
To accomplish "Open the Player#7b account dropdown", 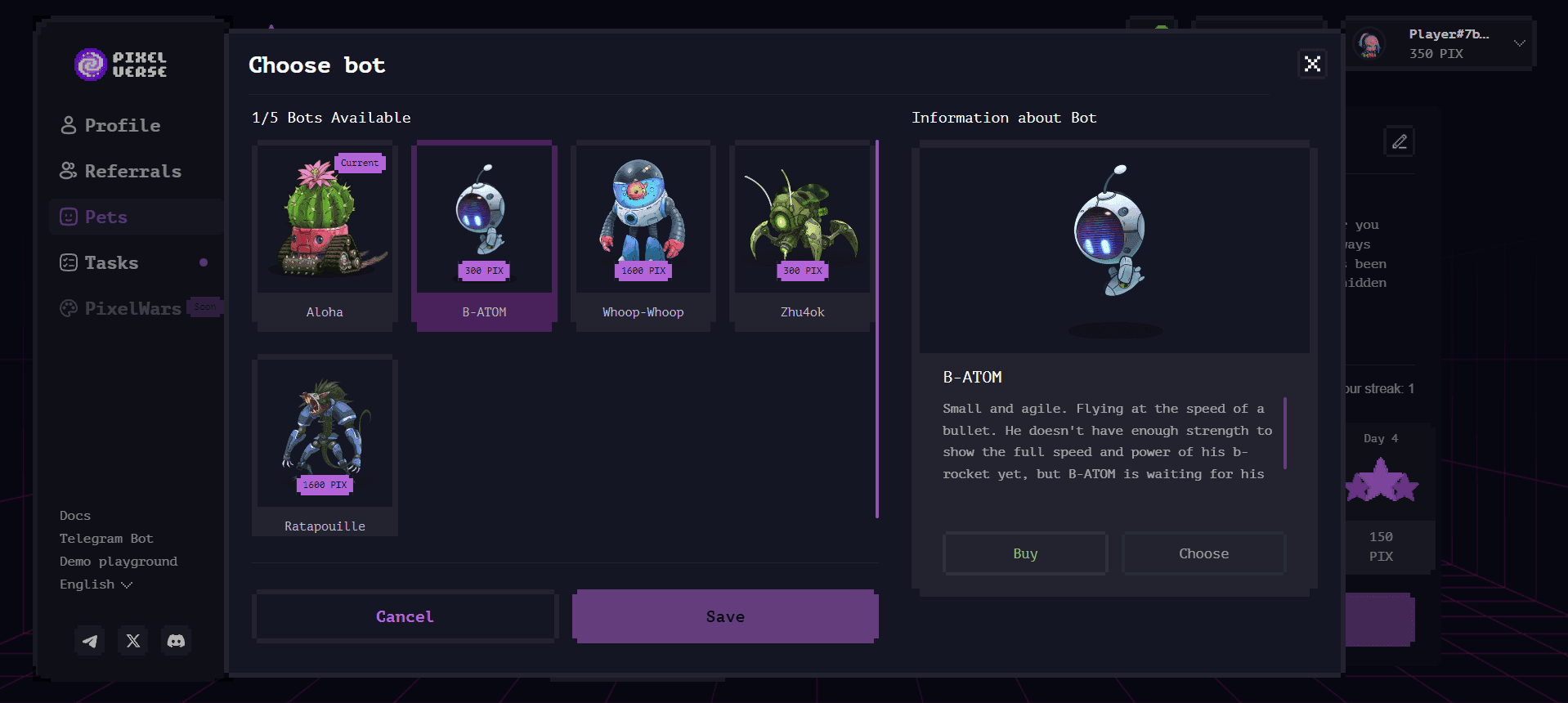I will click(1447, 43).
